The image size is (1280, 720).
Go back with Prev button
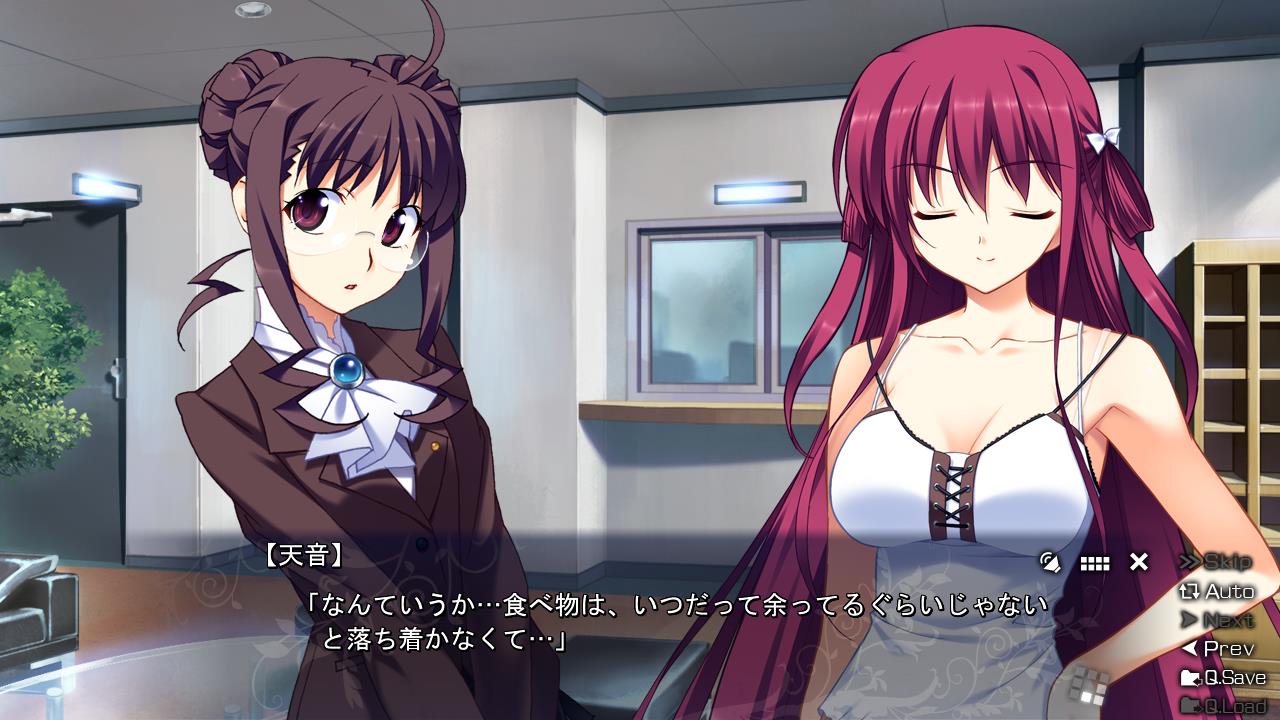click(x=1217, y=649)
